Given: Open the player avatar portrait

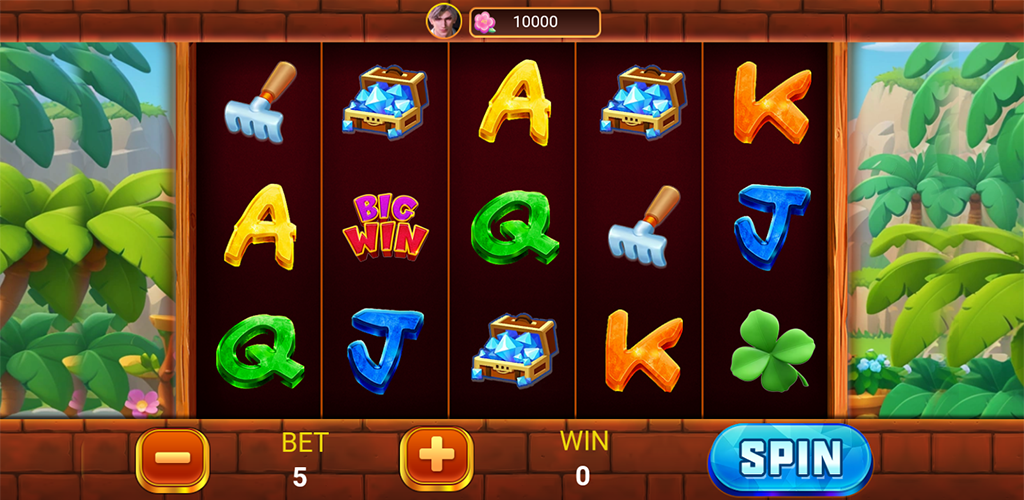Looking at the screenshot, I should [x=444, y=21].
